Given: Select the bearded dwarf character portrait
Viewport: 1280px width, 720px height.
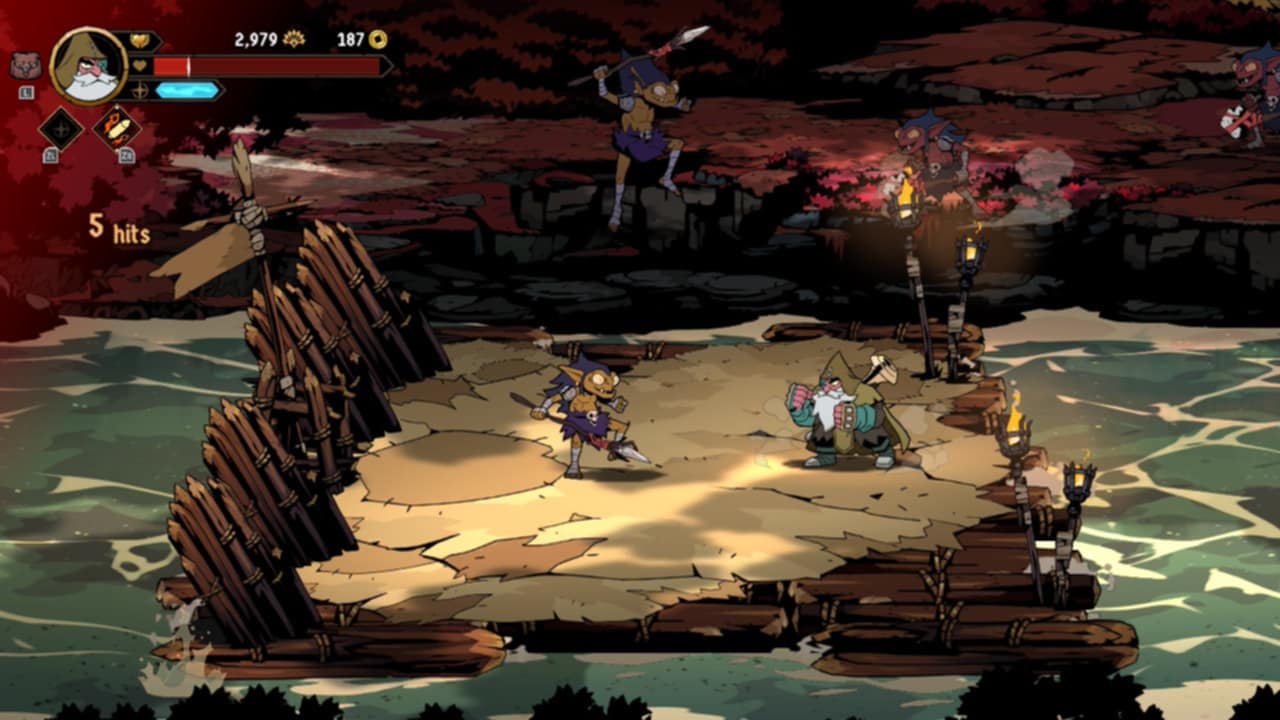Looking at the screenshot, I should point(89,66).
